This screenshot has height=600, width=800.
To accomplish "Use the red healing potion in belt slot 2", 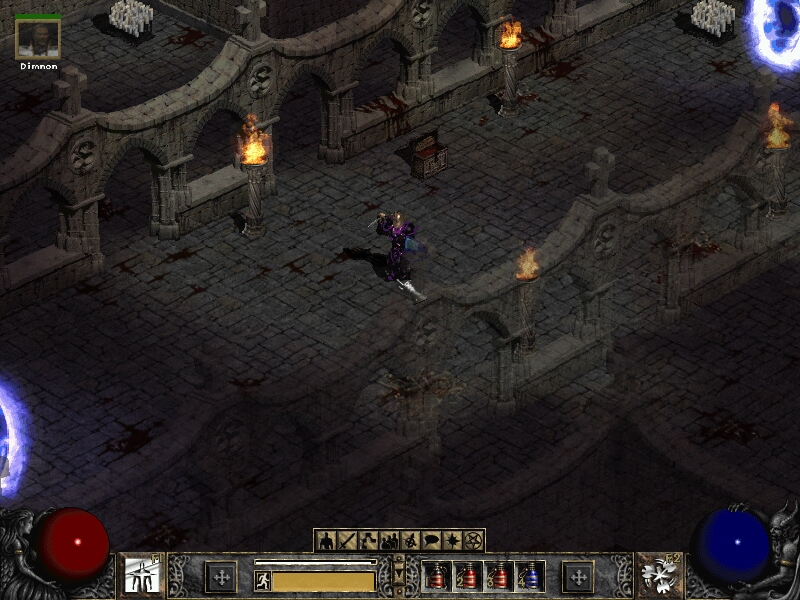I will click(468, 576).
